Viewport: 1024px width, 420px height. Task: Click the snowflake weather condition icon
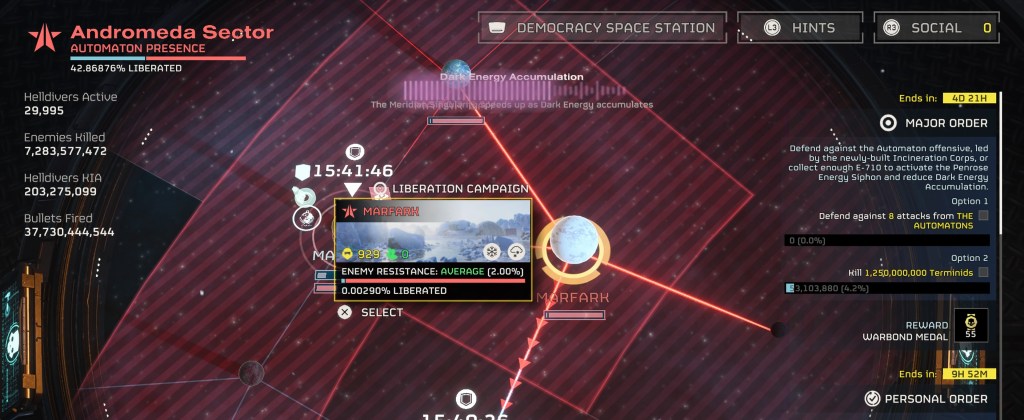(491, 253)
